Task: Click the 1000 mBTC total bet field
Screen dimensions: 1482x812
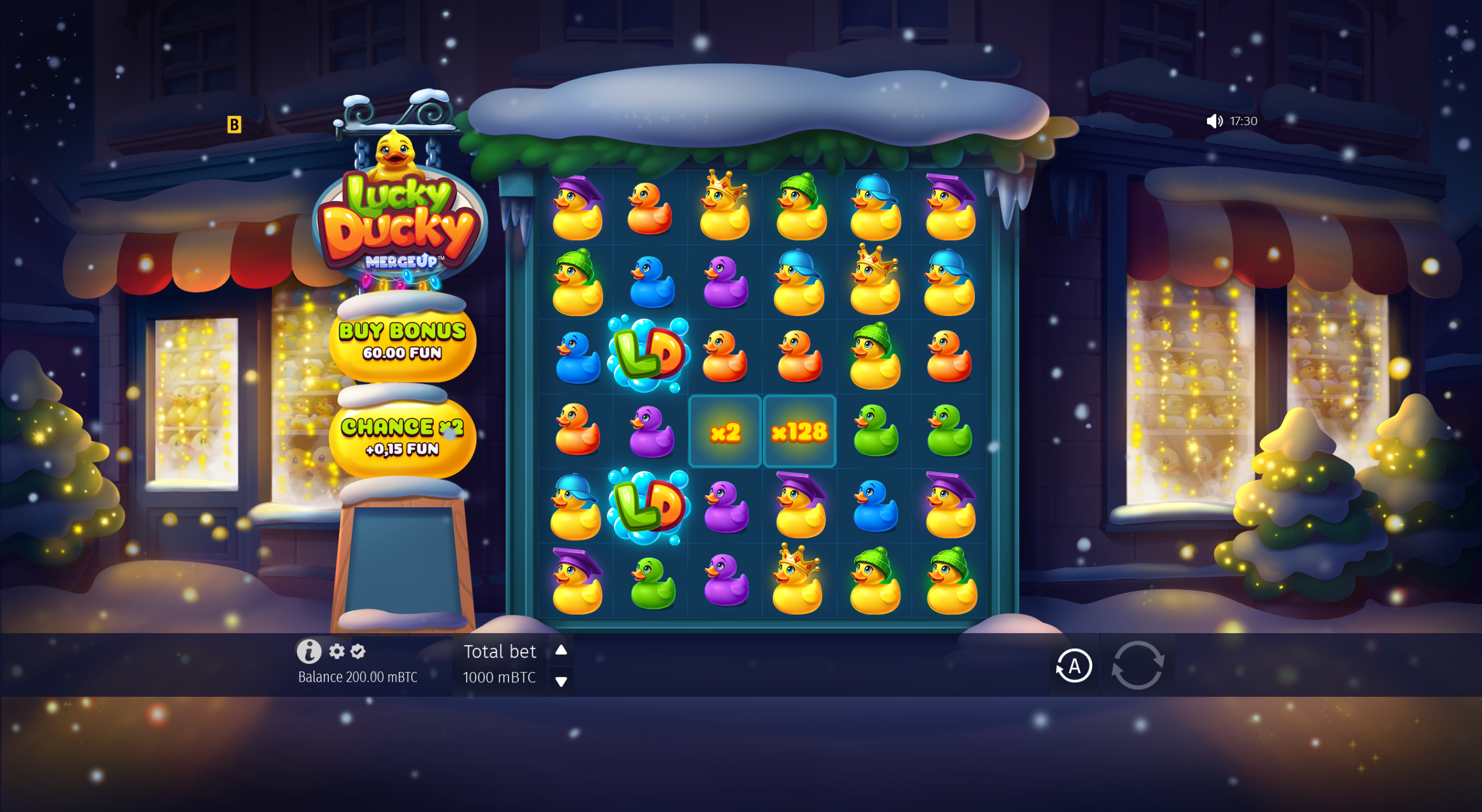Action: click(500, 678)
